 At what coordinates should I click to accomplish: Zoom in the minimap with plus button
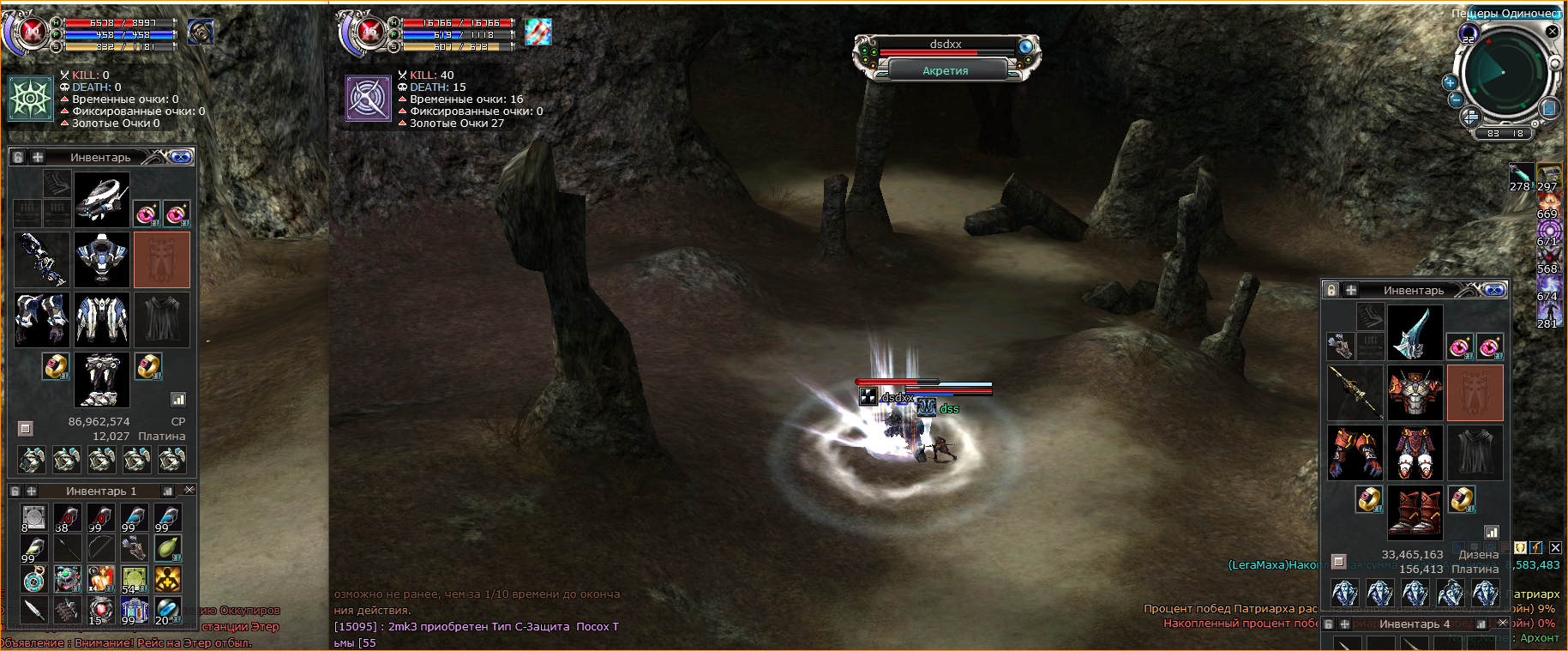point(1450,82)
